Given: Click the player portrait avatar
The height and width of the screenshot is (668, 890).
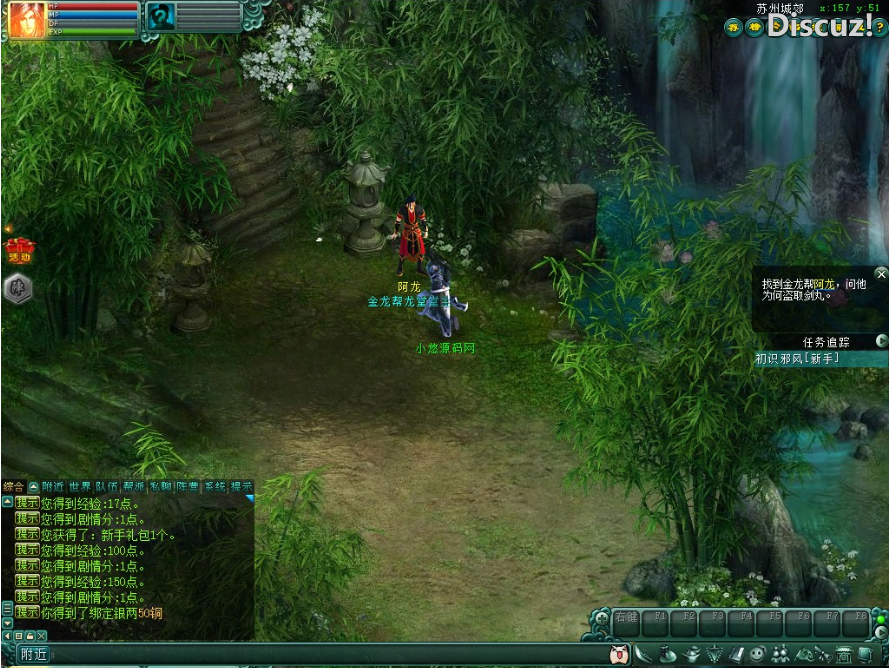Looking at the screenshot, I should 27,20.
